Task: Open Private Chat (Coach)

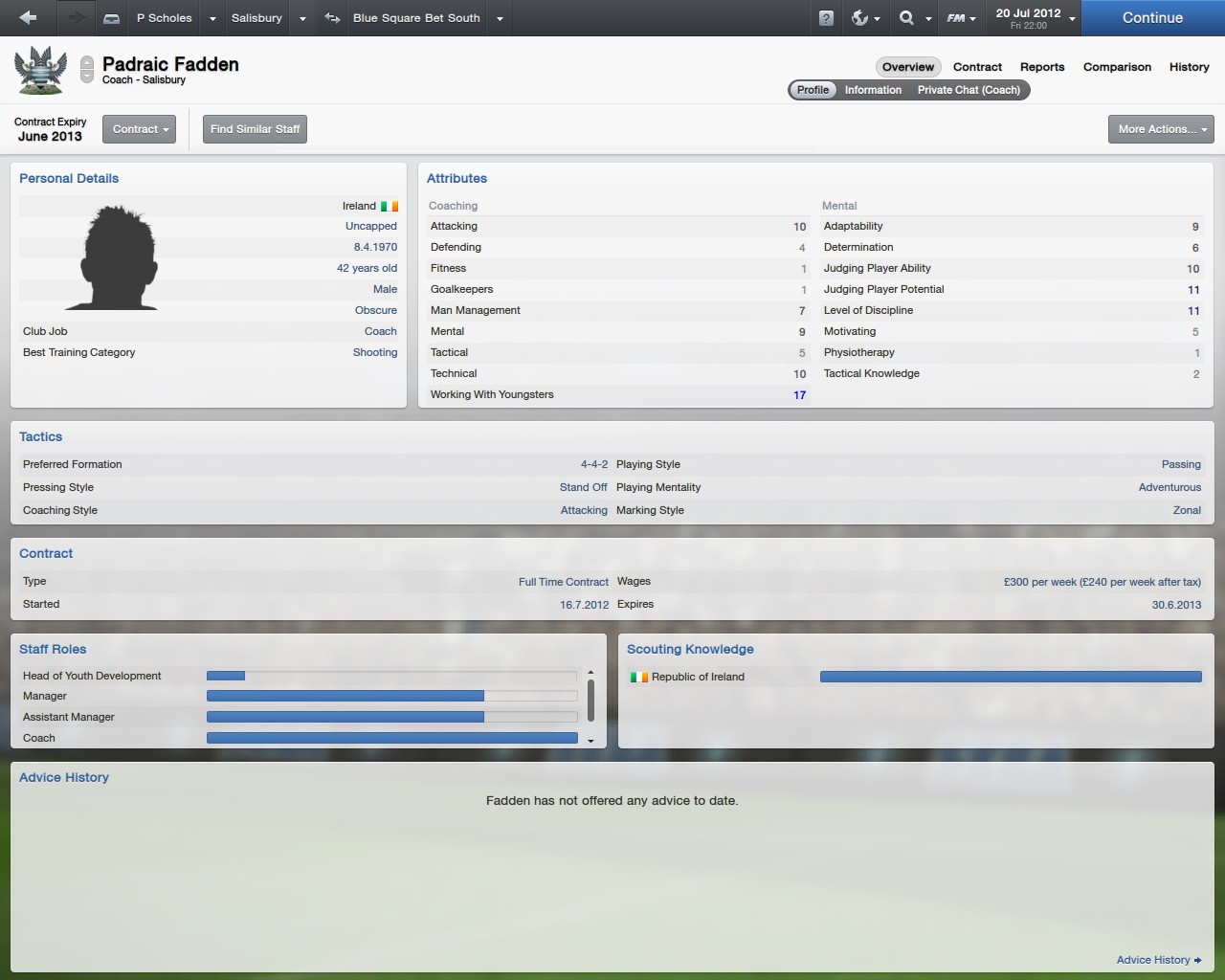Action: 969,90
